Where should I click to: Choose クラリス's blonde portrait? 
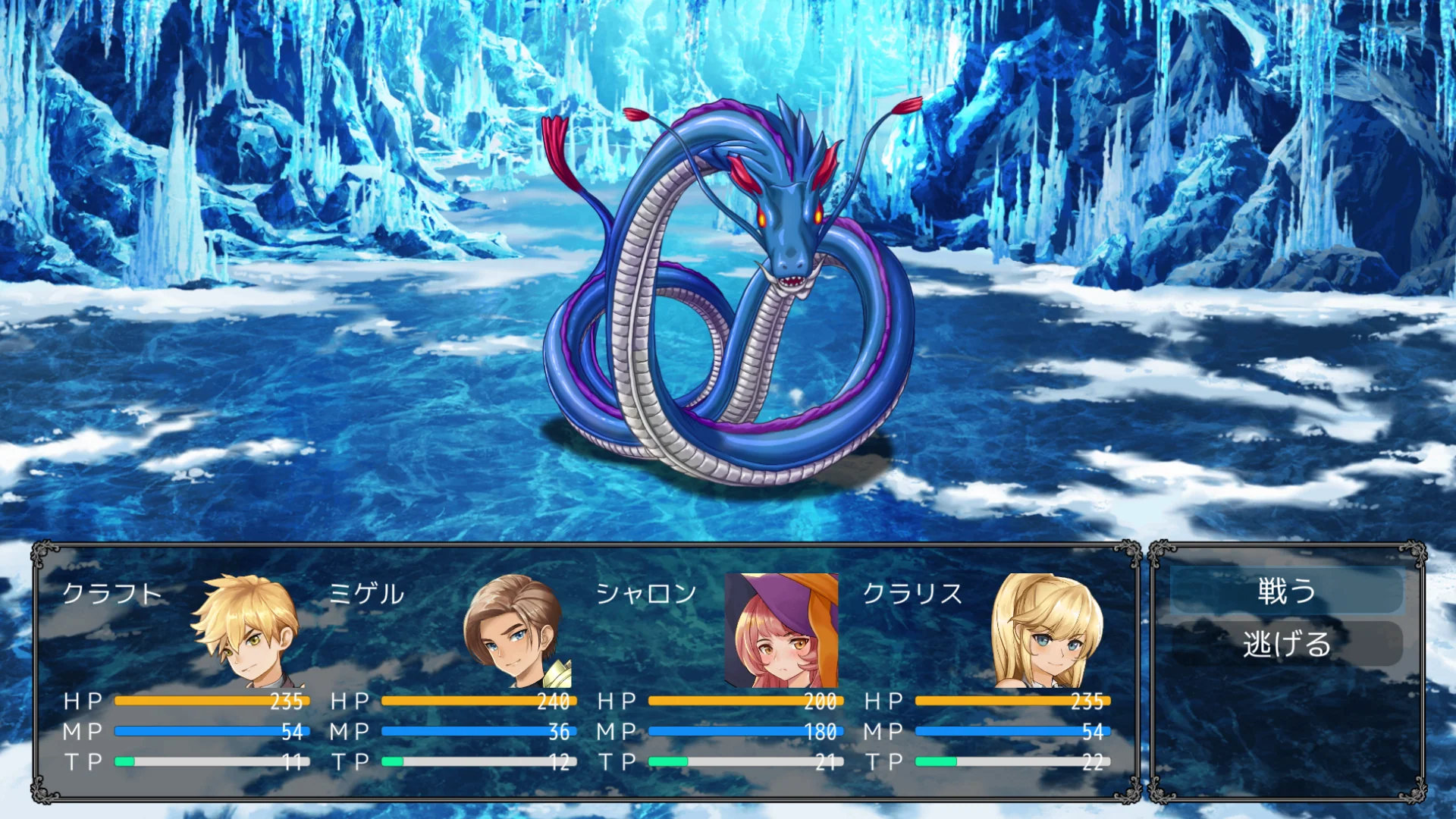tap(1048, 630)
